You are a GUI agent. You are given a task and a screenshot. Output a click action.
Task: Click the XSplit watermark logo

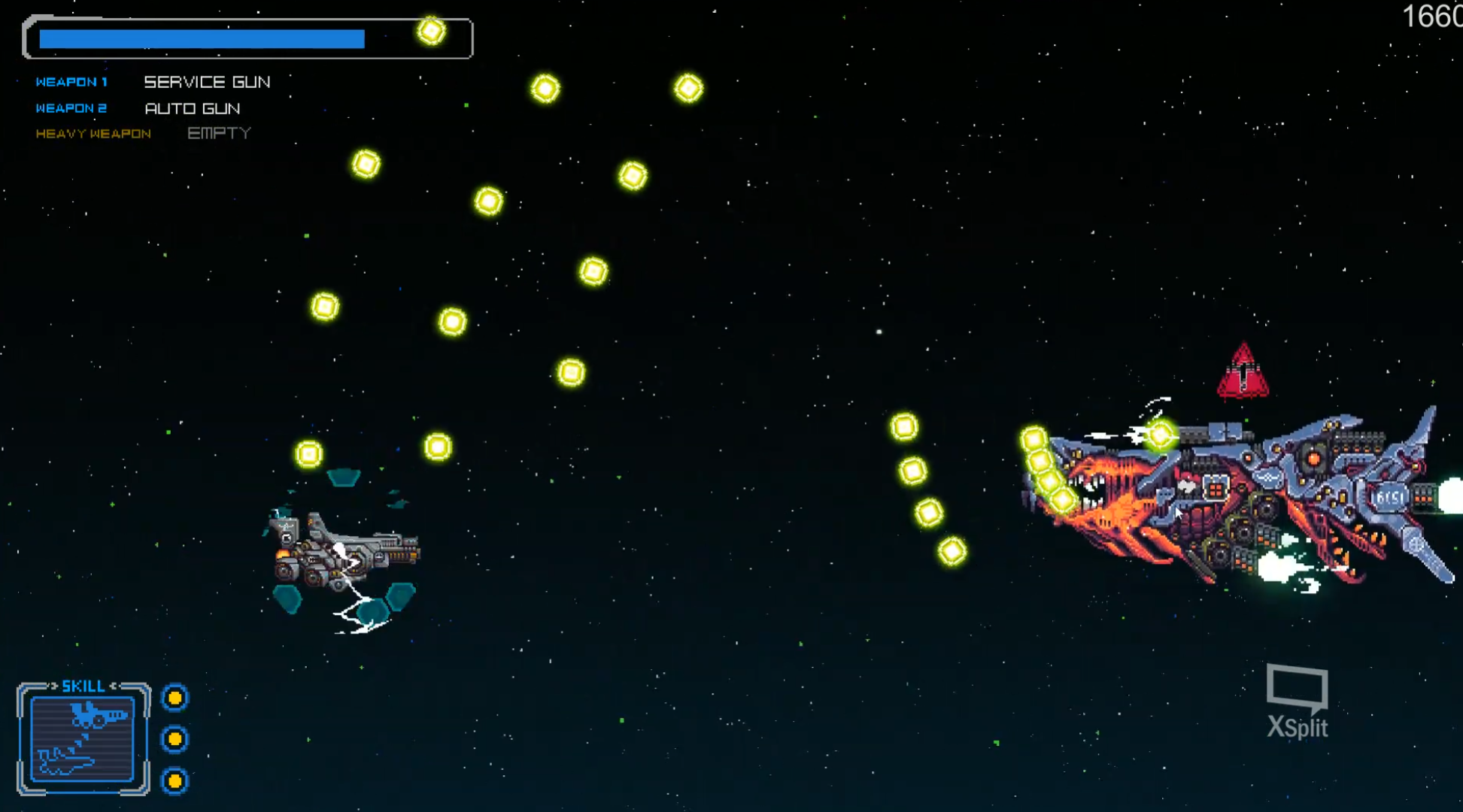(1298, 701)
